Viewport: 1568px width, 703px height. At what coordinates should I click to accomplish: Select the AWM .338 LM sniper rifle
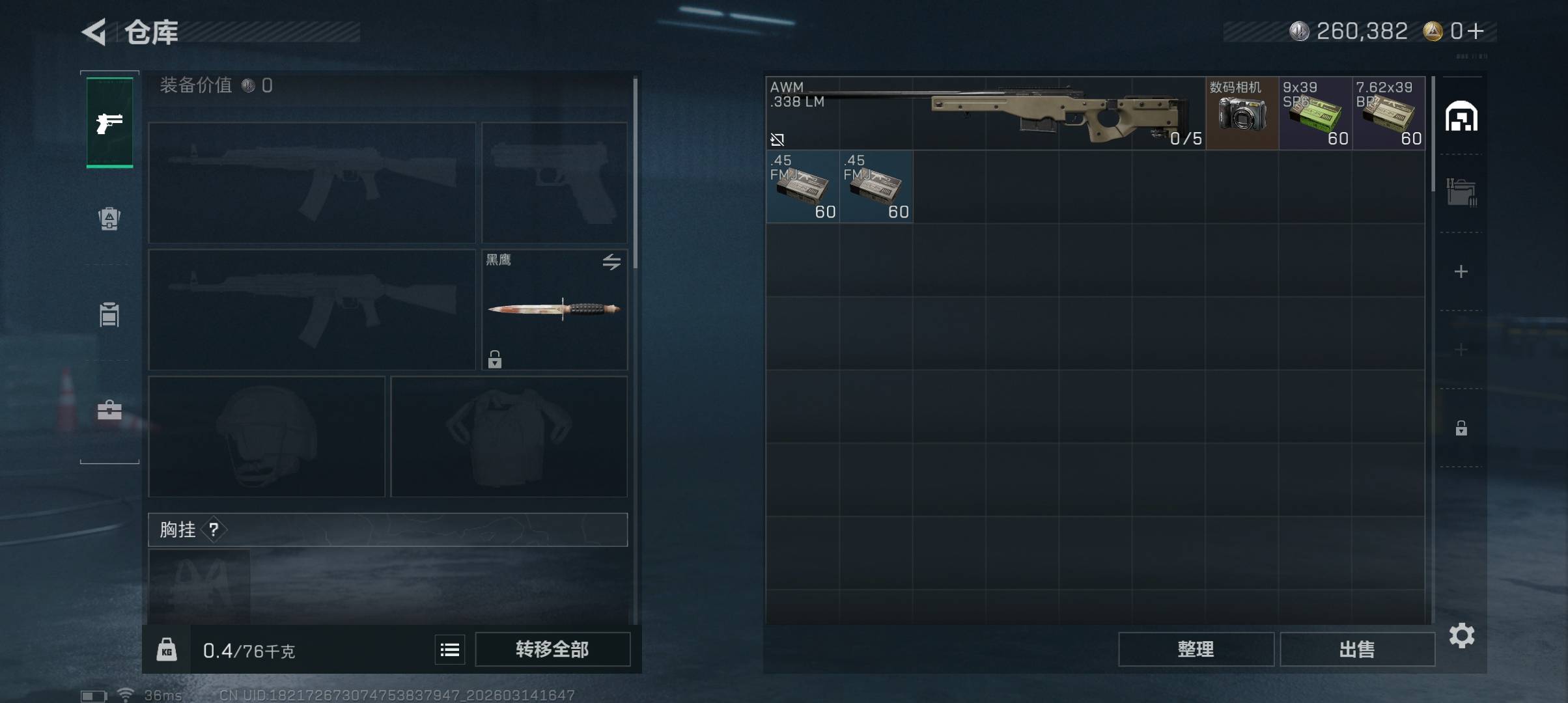[986, 113]
